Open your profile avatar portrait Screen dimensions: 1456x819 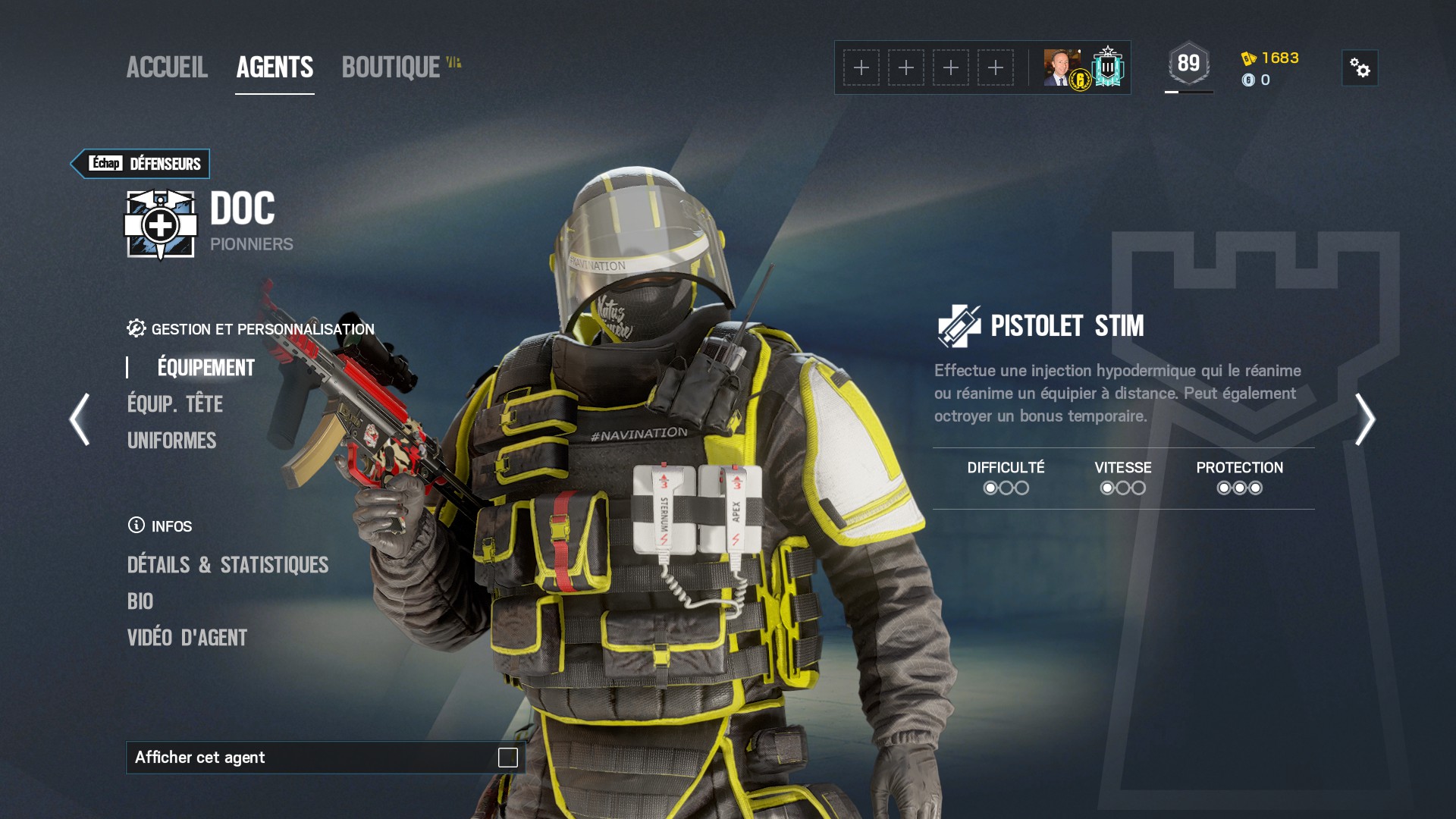click(1060, 68)
